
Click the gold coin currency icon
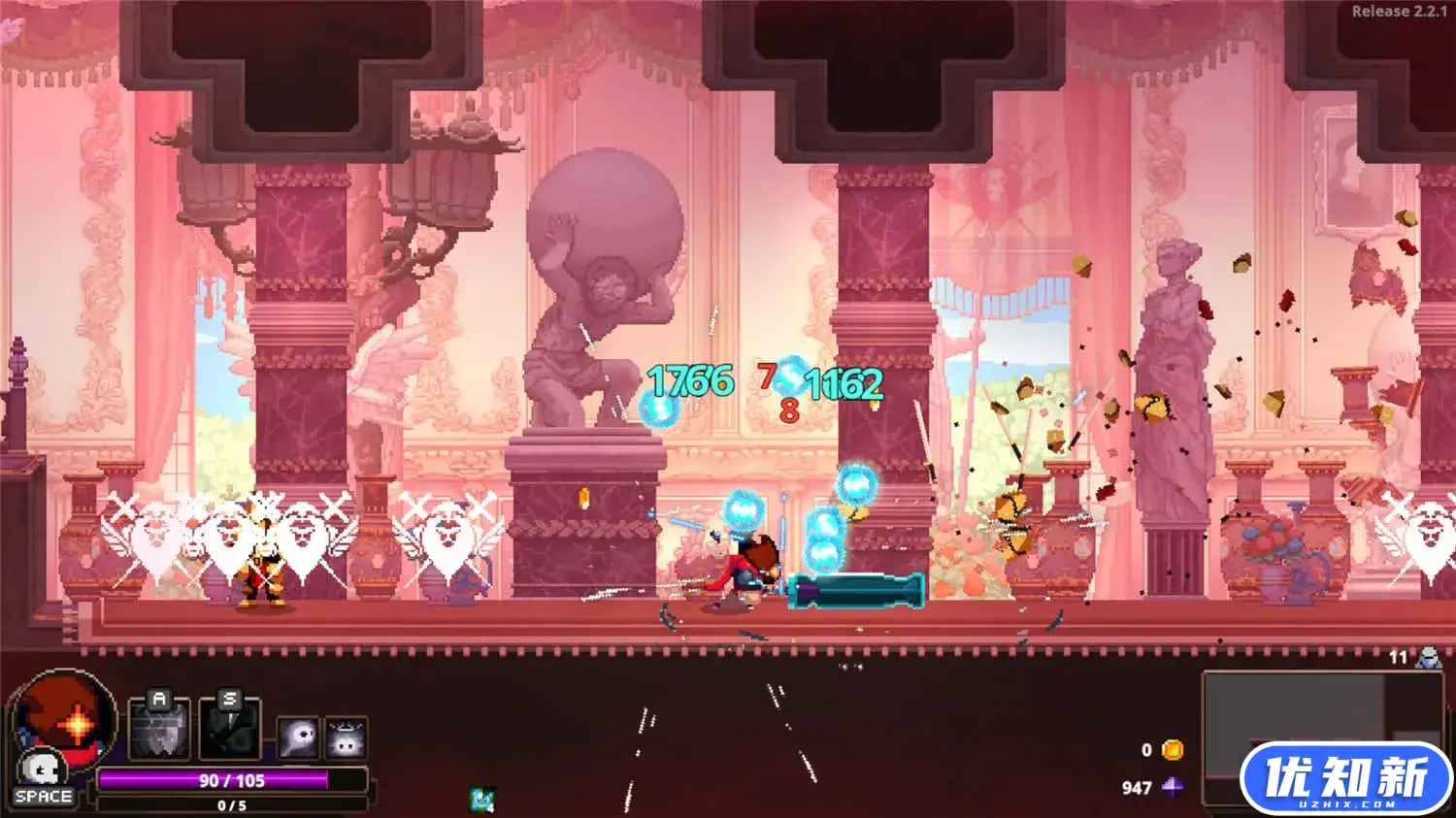[1173, 750]
